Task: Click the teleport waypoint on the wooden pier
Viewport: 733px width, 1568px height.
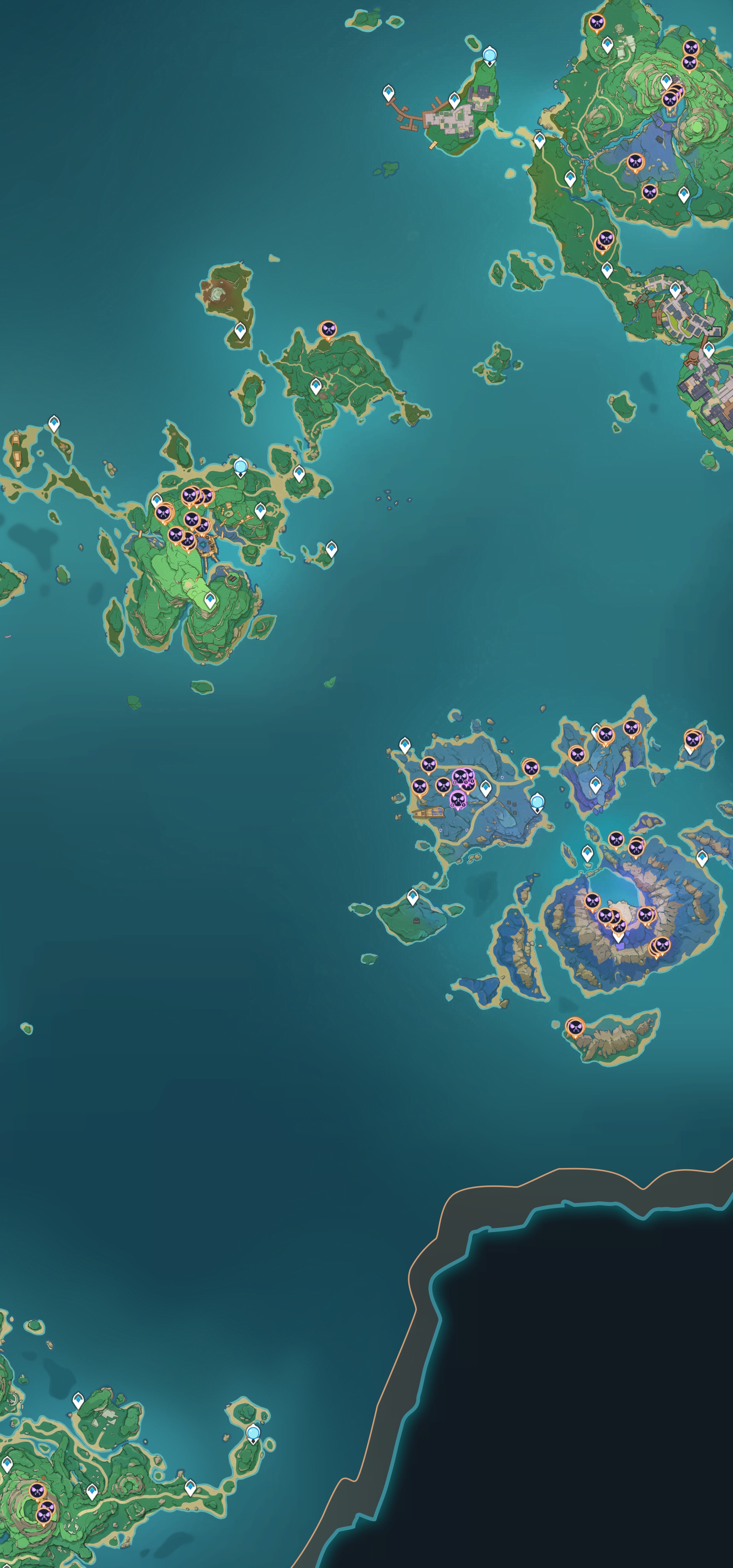Action: coord(388,93)
